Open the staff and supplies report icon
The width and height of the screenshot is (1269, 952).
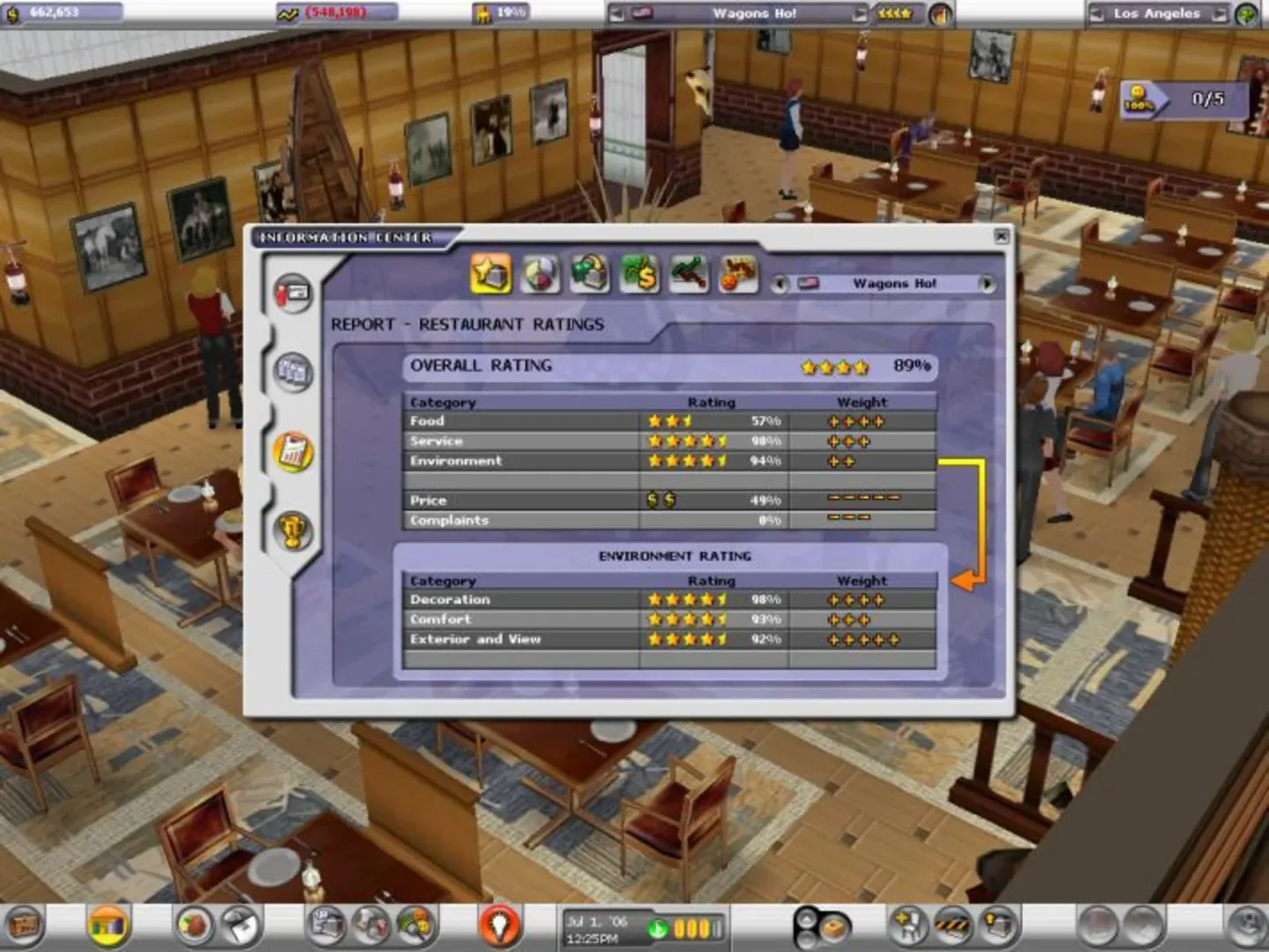click(x=589, y=274)
